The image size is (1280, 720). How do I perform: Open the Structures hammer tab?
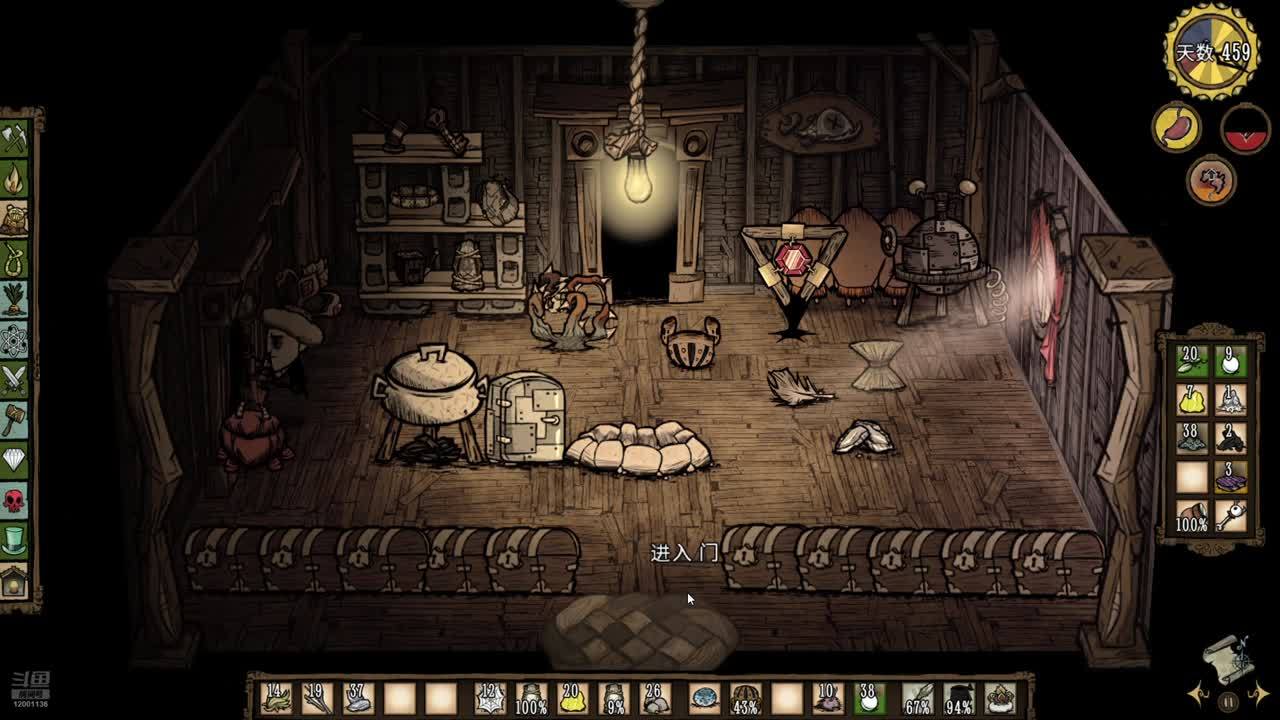(14, 419)
